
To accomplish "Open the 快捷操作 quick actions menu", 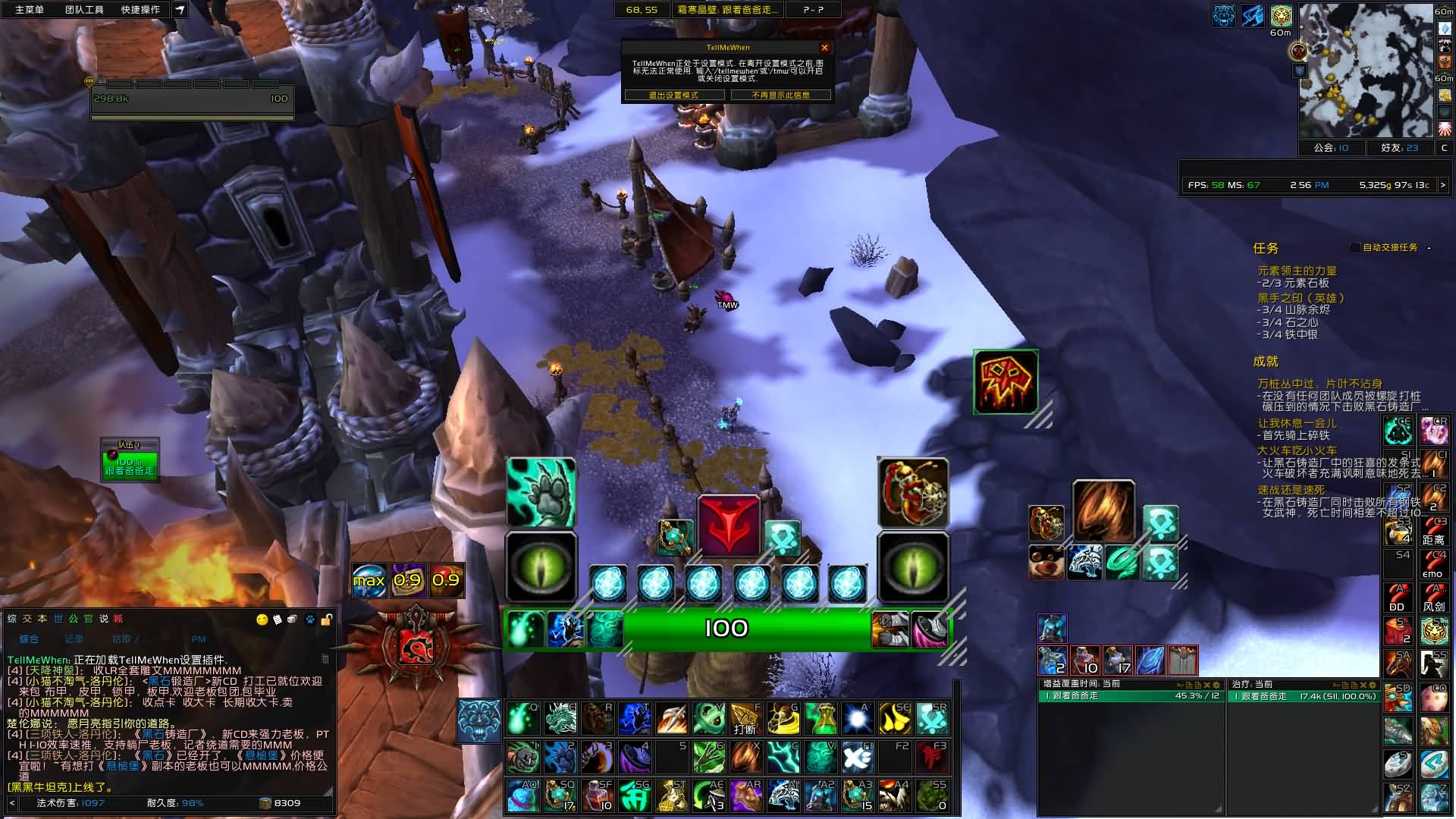I will click(x=140, y=10).
